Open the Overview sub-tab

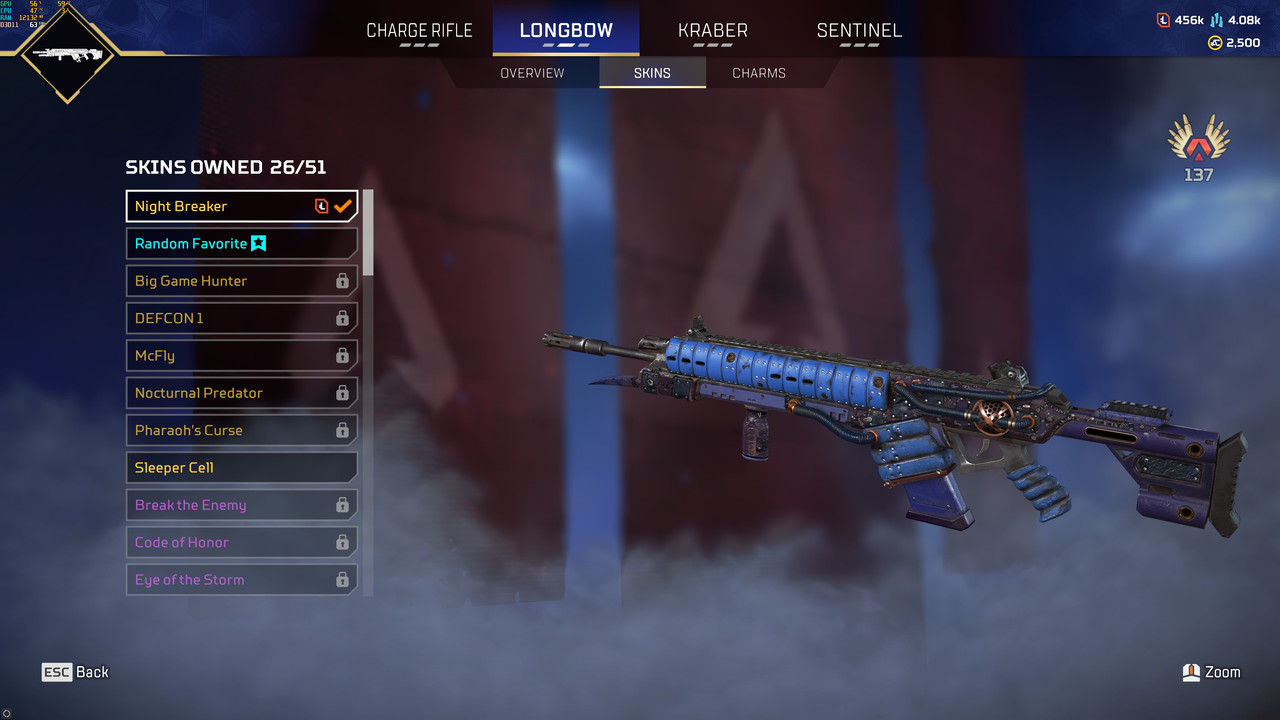pos(532,73)
